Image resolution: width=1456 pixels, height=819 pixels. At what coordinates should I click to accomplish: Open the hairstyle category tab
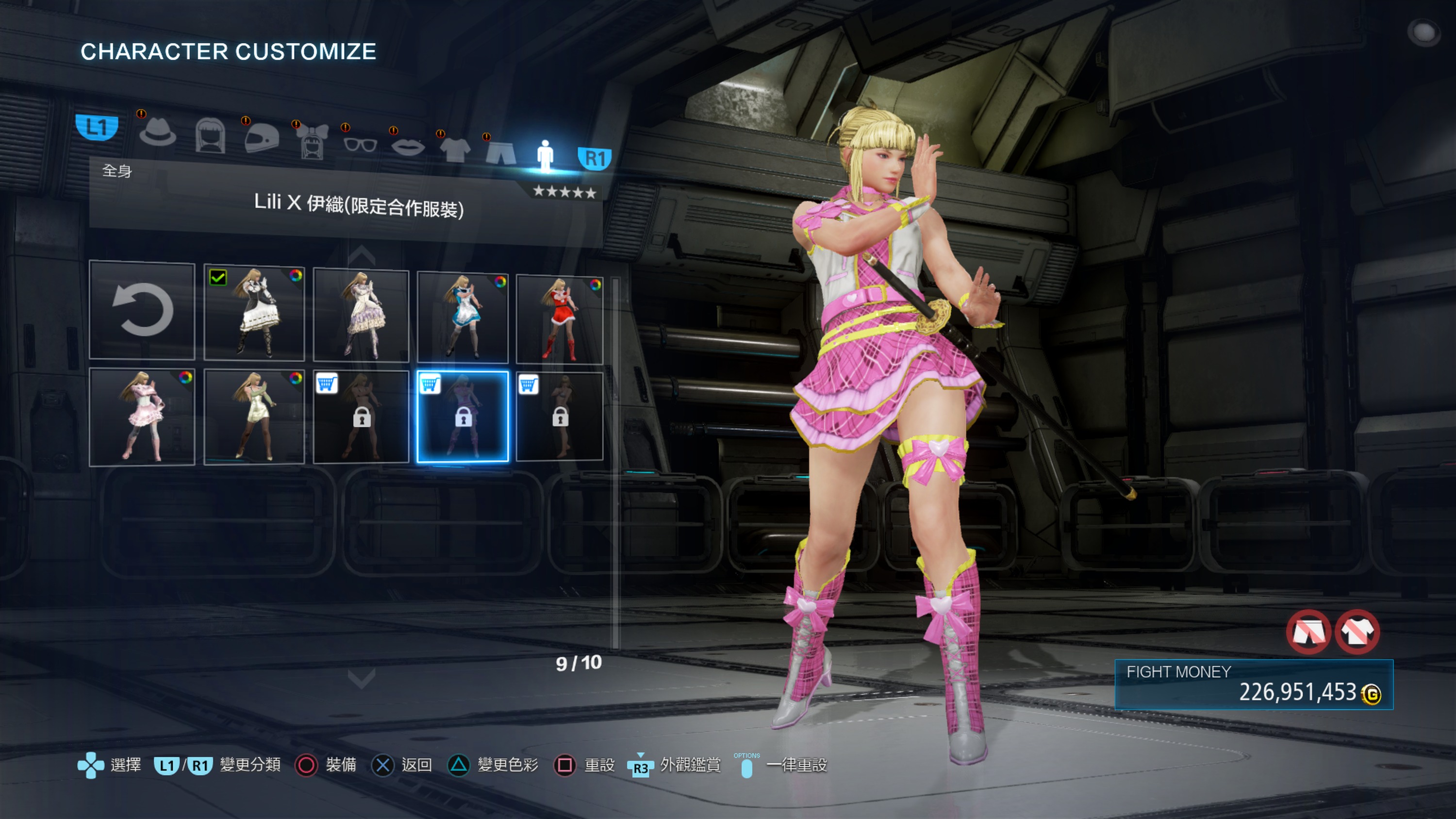pyautogui.click(x=210, y=136)
